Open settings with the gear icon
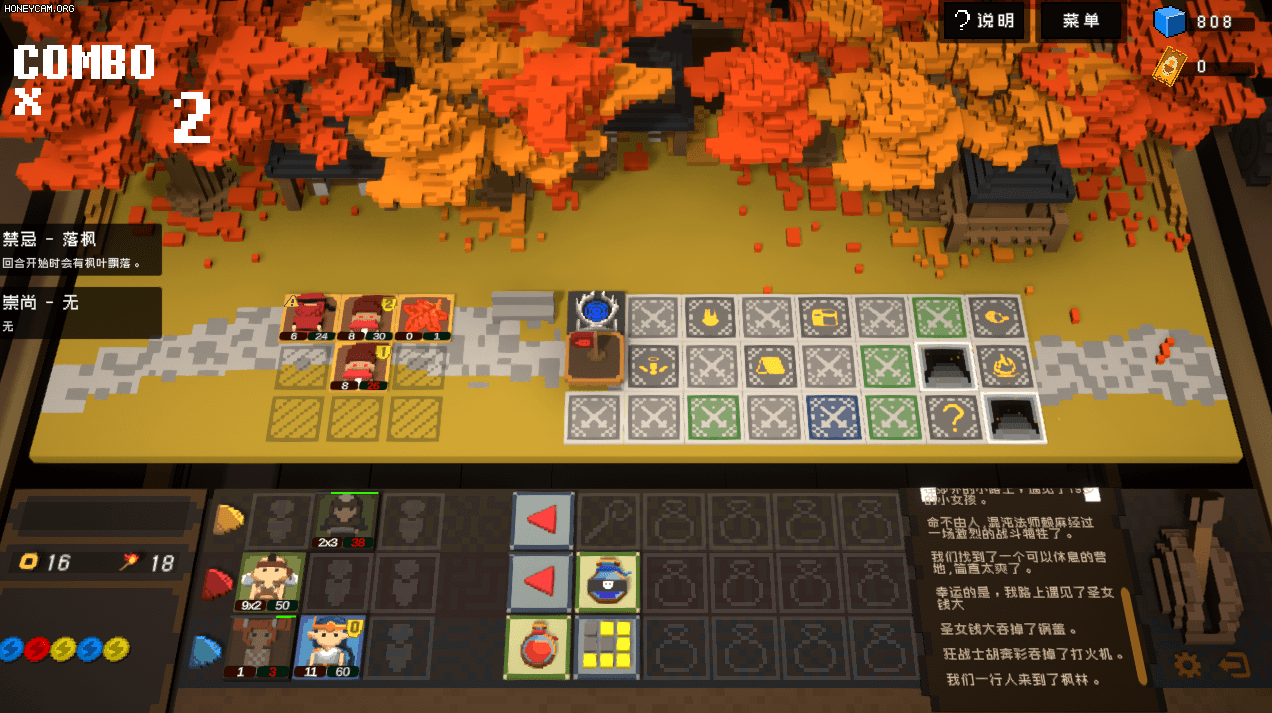1272x713 pixels. click(1187, 664)
